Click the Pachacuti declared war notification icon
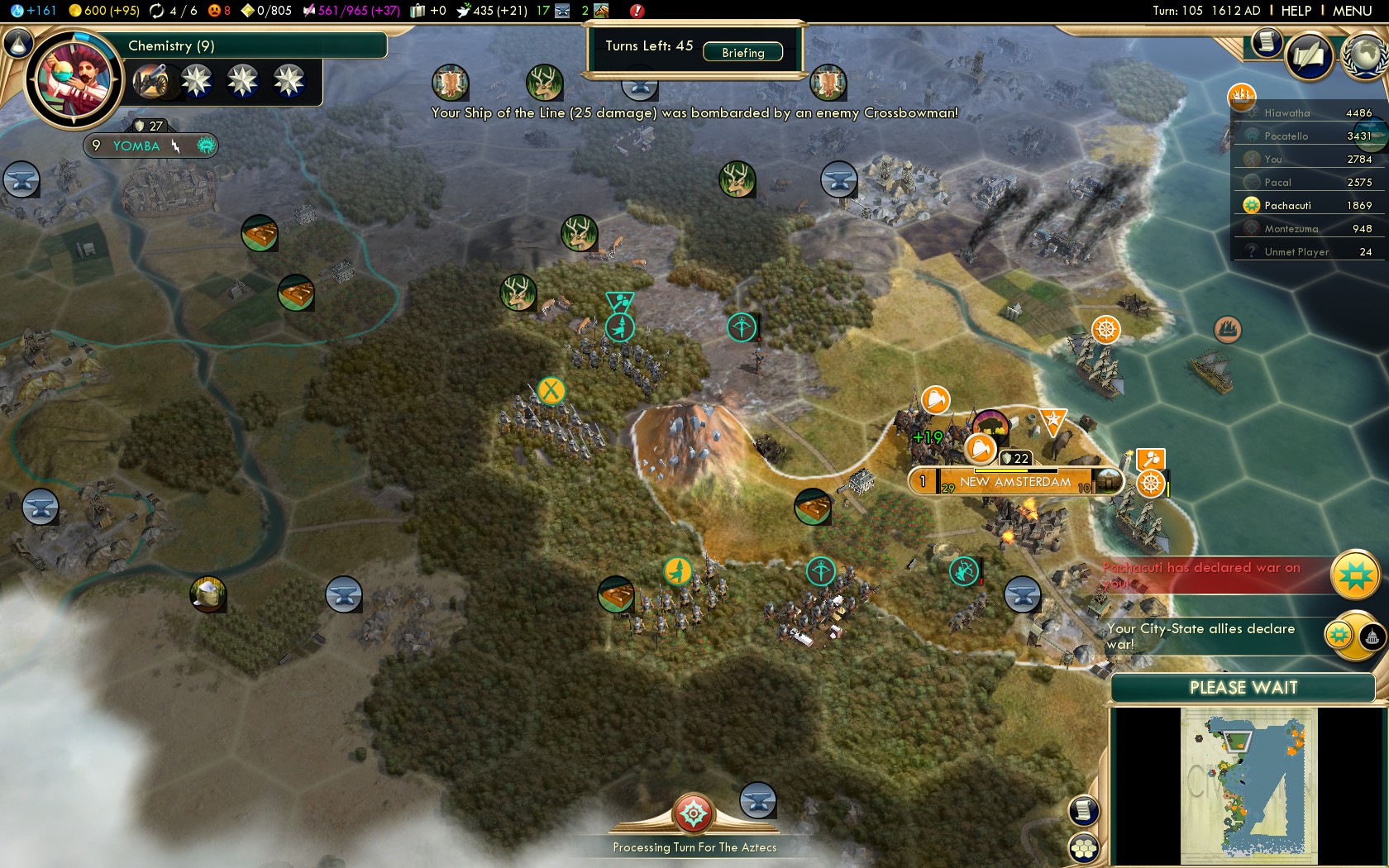1389x868 pixels. tap(1354, 575)
